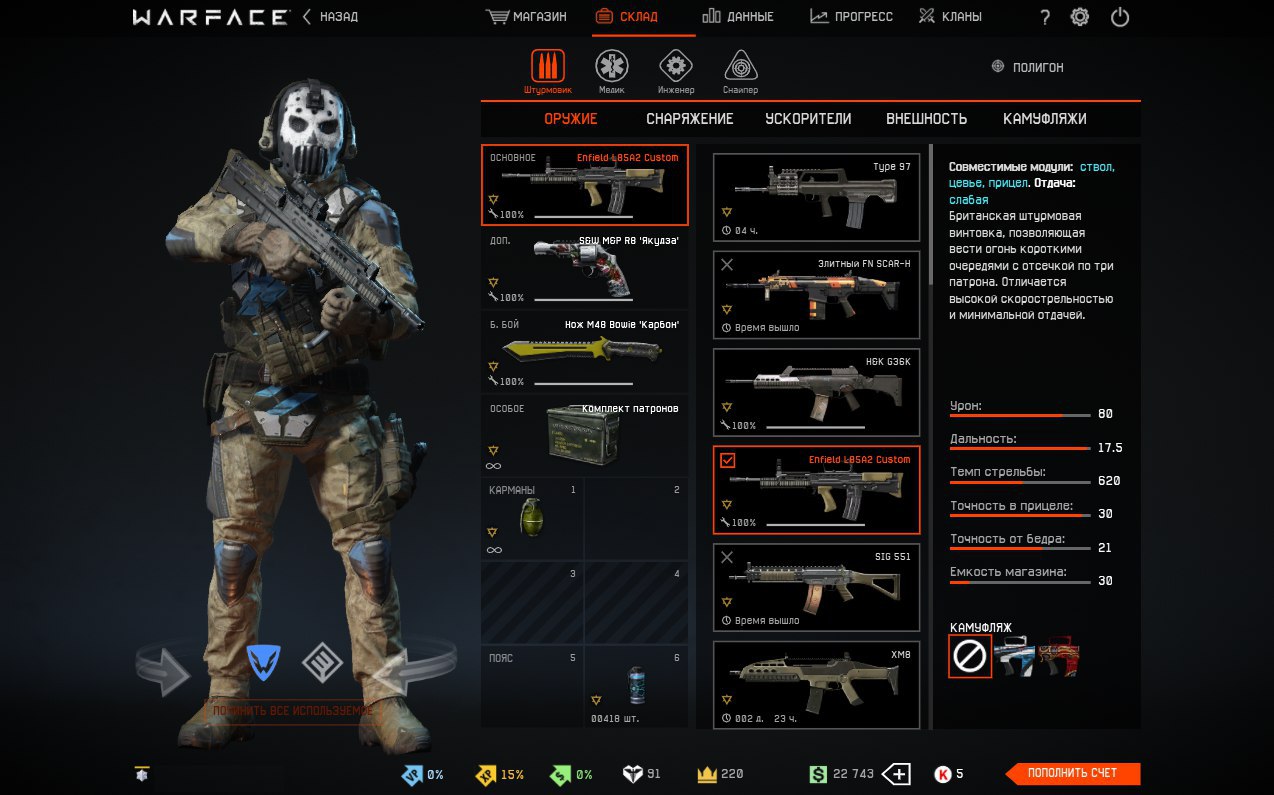Switch to the Снаряжение tab
The image size is (1274, 795).
tap(689, 119)
